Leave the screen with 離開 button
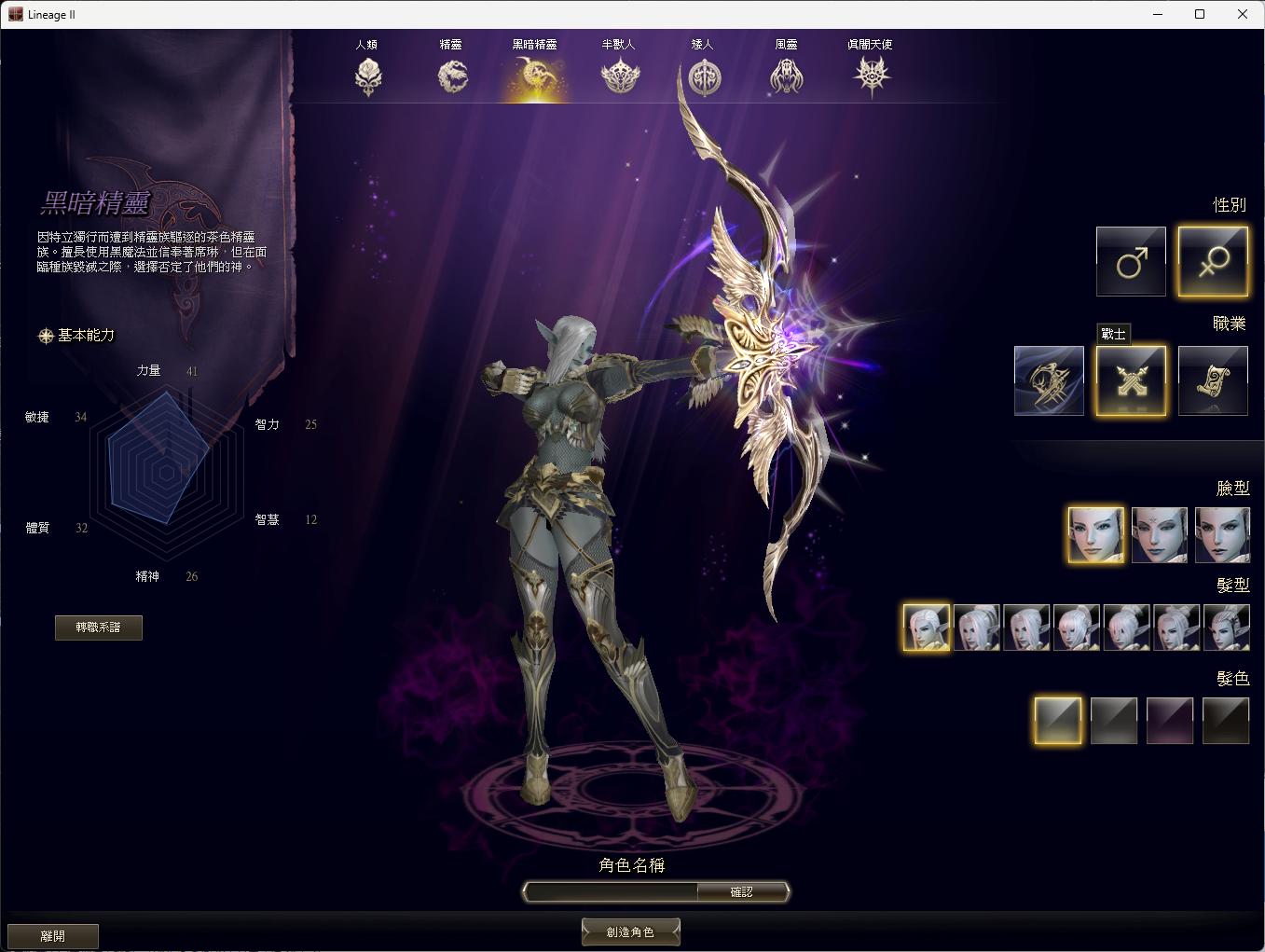Image resolution: width=1265 pixels, height=952 pixels. click(x=53, y=936)
